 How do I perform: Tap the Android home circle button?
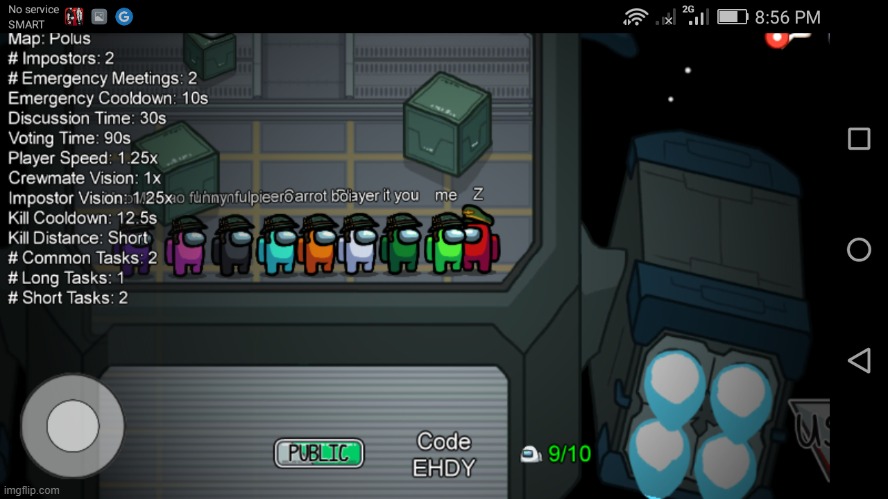[x=858, y=249]
